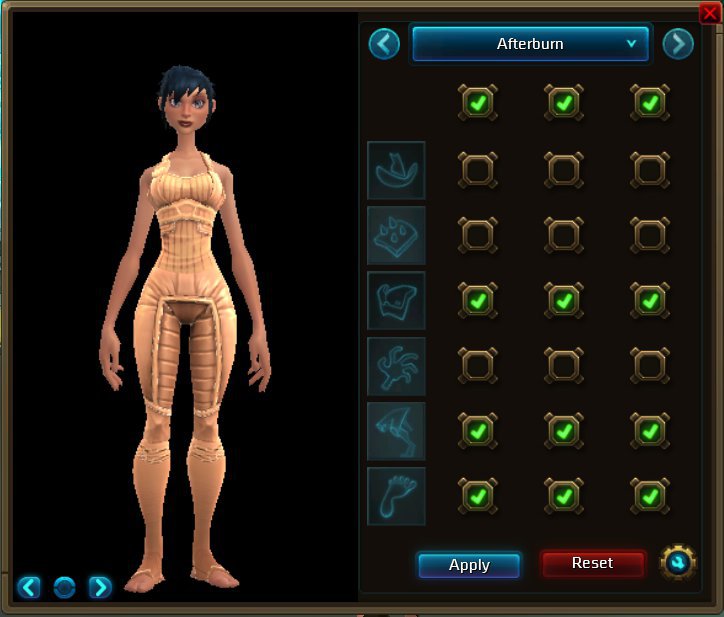Viewport: 724px width, 617px height.
Task: Apply the costume changes
Action: click(x=469, y=565)
